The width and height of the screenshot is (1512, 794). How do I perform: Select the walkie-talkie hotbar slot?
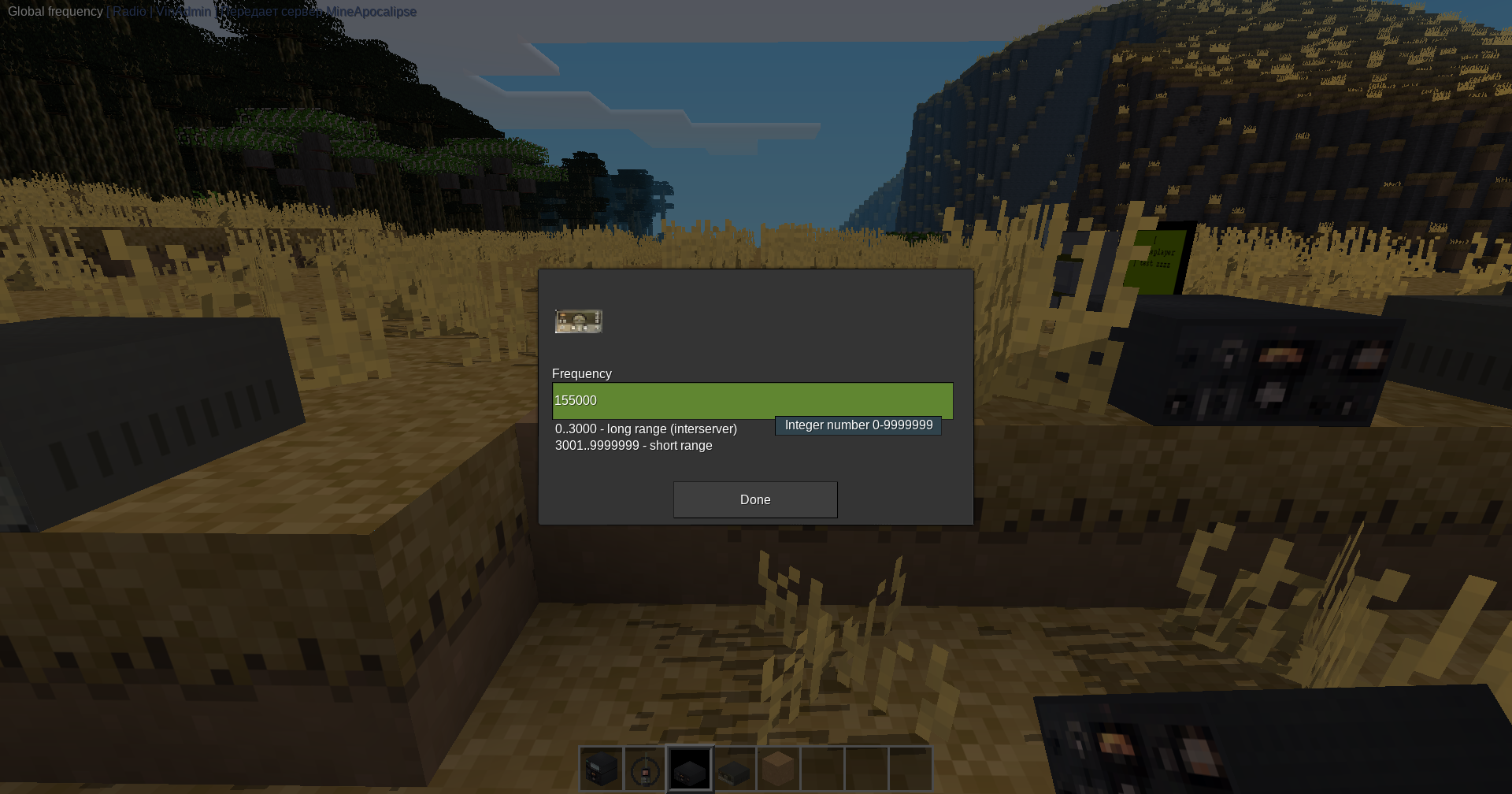pos(646,770)
